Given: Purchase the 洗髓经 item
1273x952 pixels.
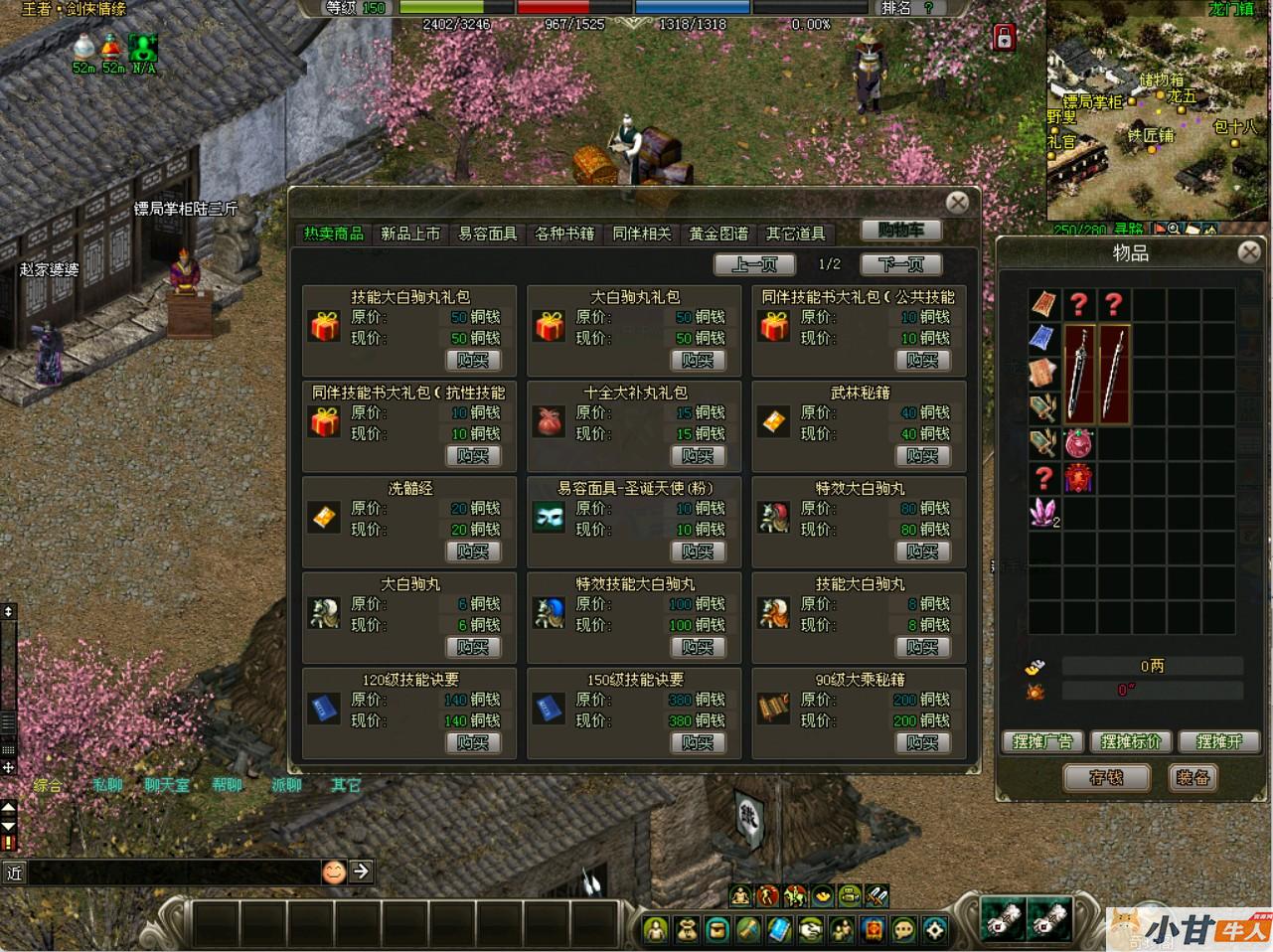Looking at the screenshot, I should [x=473, y=551].
